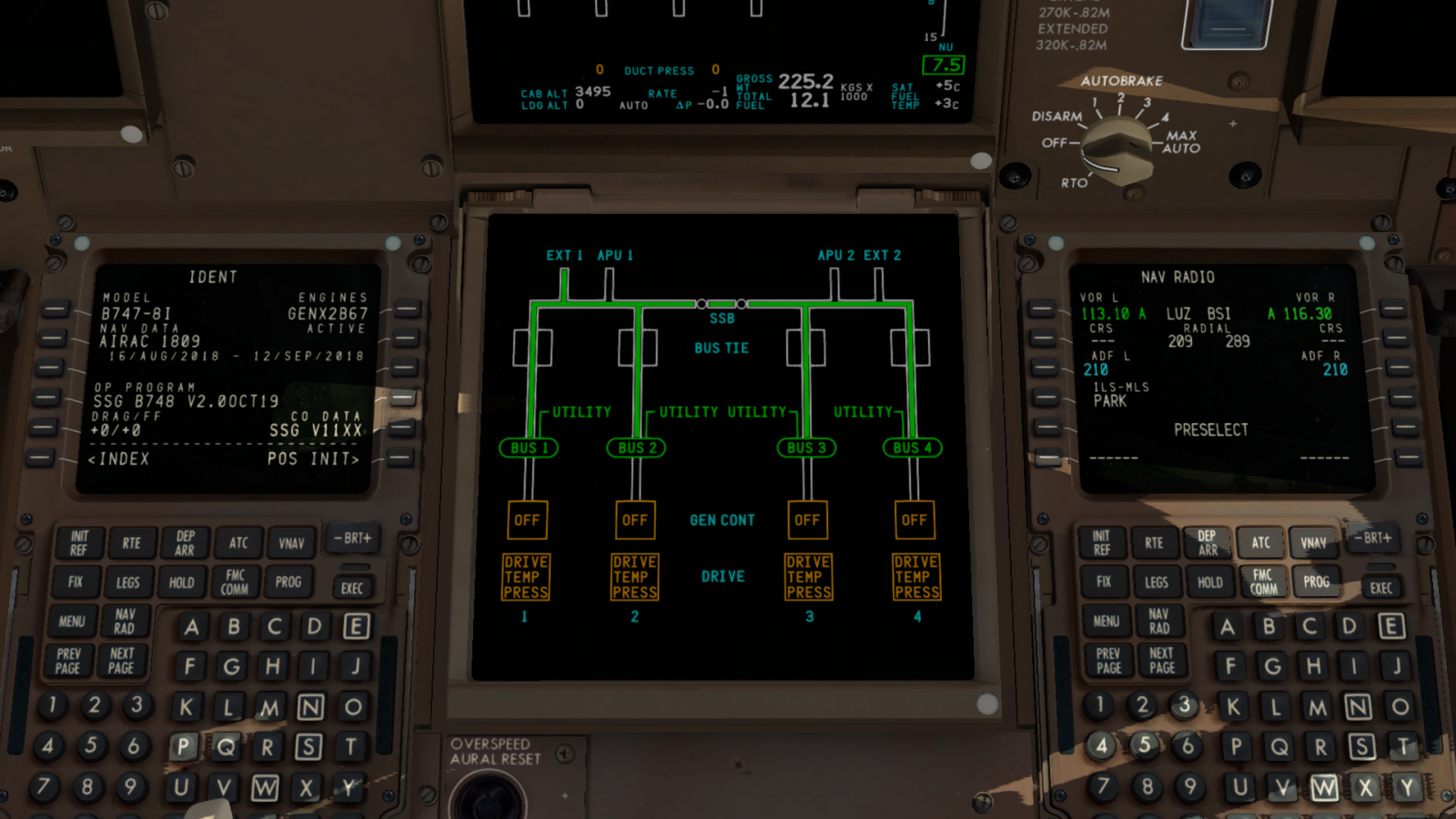Screen dimensions: 1456x819
Task: Open PROG page on the left CDU
Action: click(x=288, y=581)
